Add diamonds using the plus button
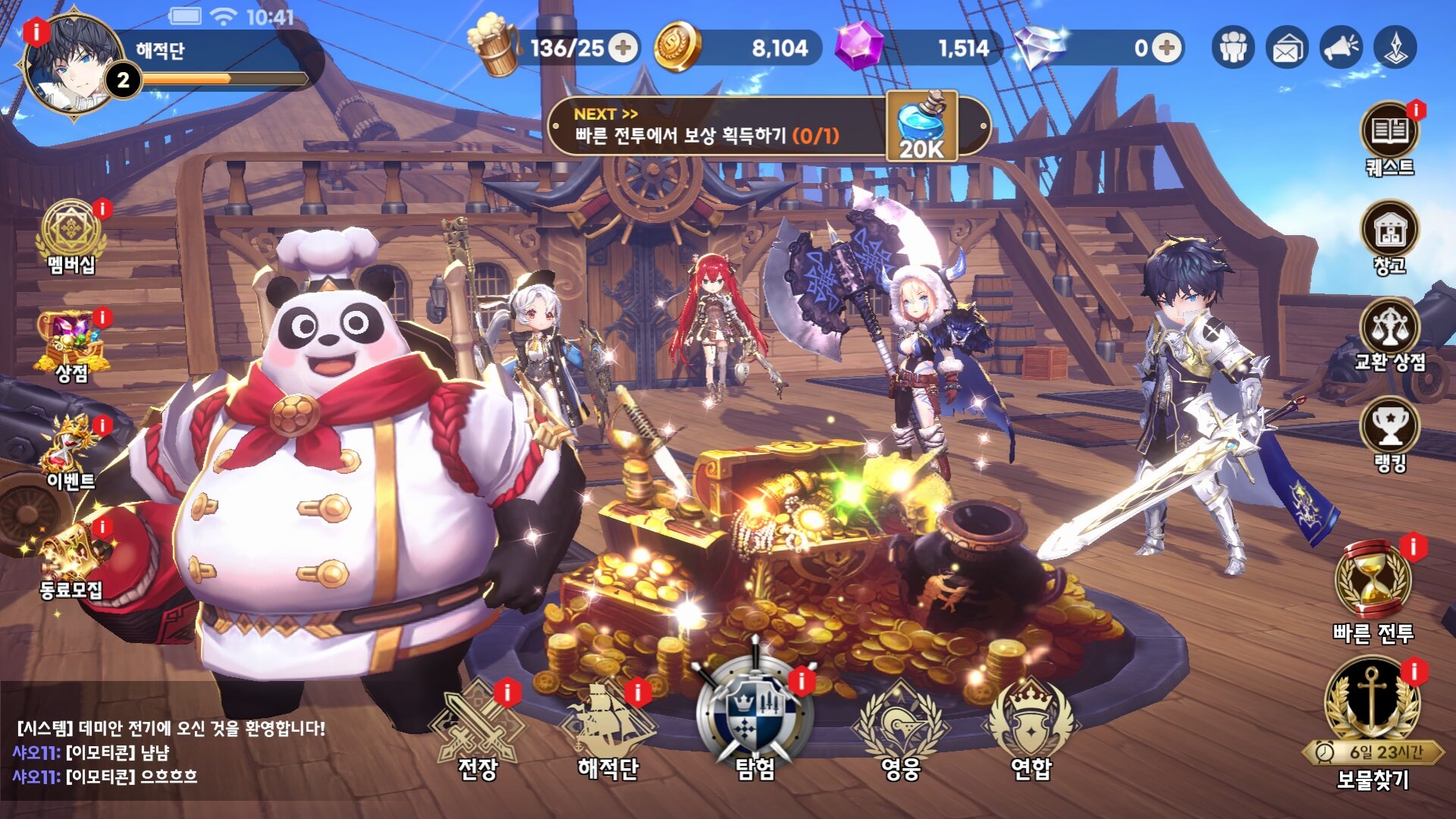 pyautogui.click(x=1166, y=49)
